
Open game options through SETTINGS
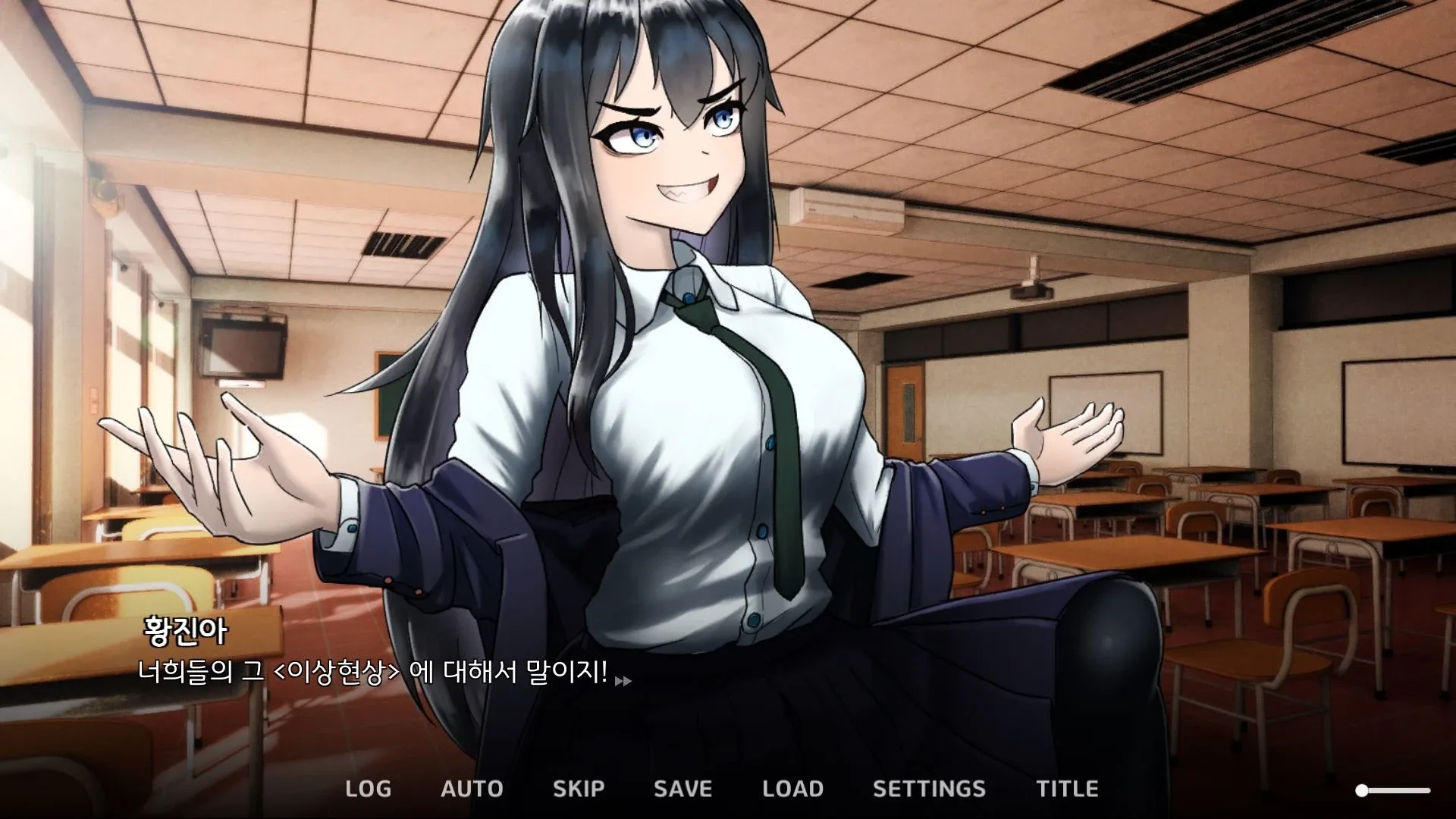(930, 789)
